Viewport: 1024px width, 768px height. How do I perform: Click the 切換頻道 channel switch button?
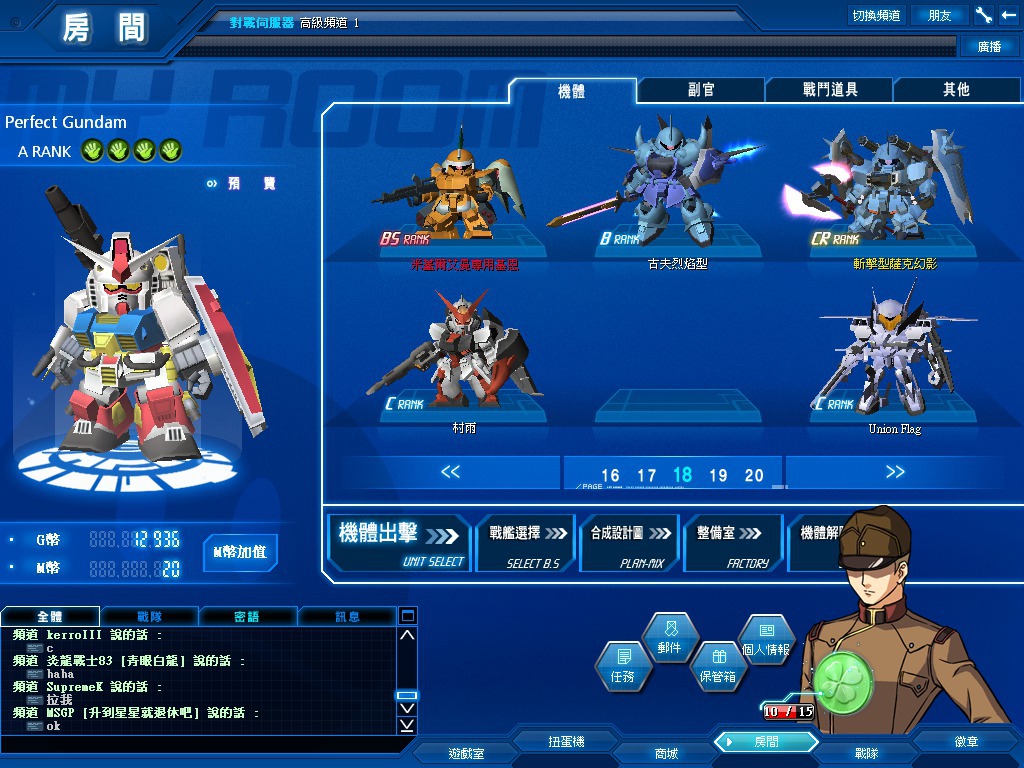click(x=876, y=15)
